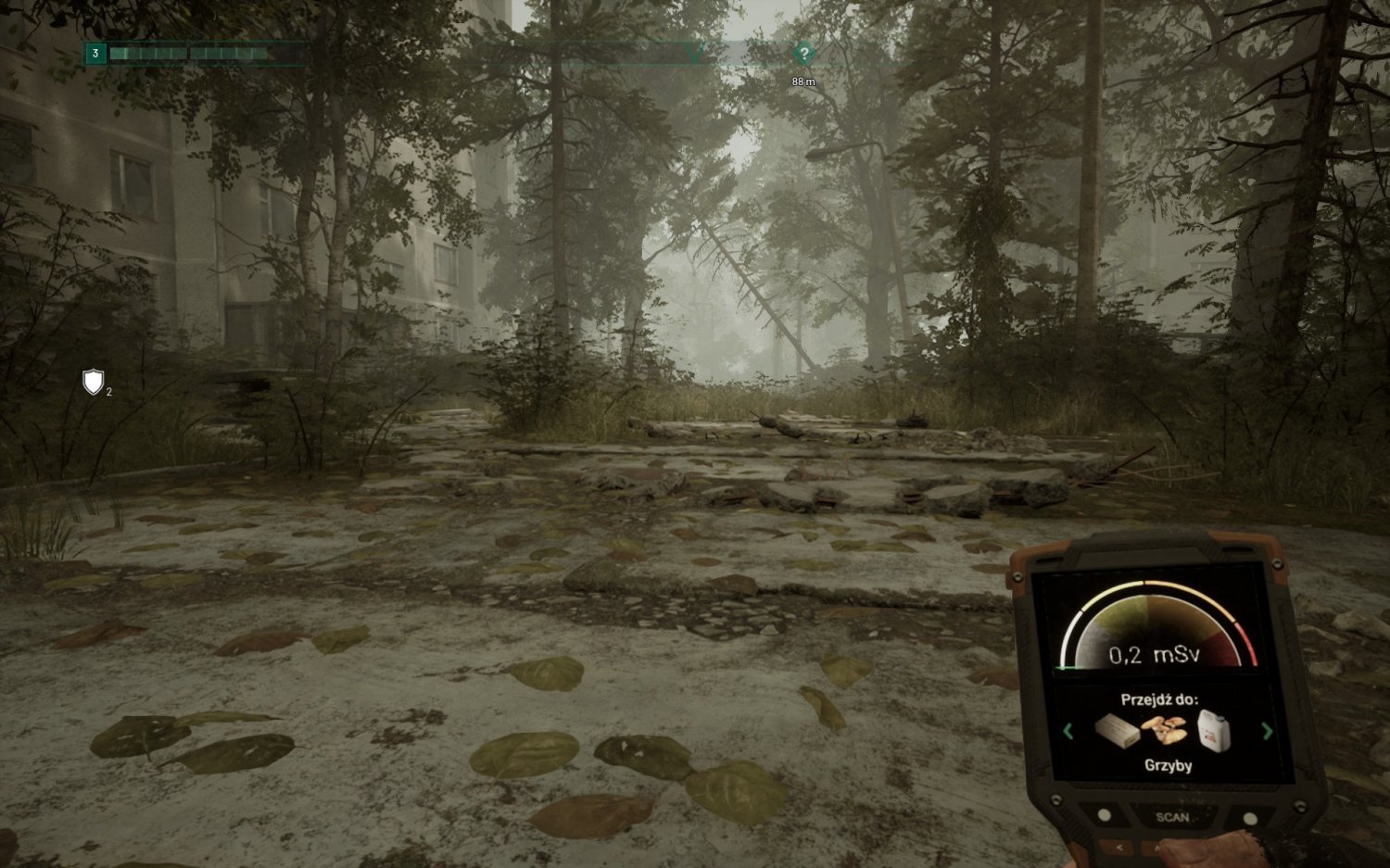Click the 88 m distance label under the compass
1390x868 pixels.
802,81
